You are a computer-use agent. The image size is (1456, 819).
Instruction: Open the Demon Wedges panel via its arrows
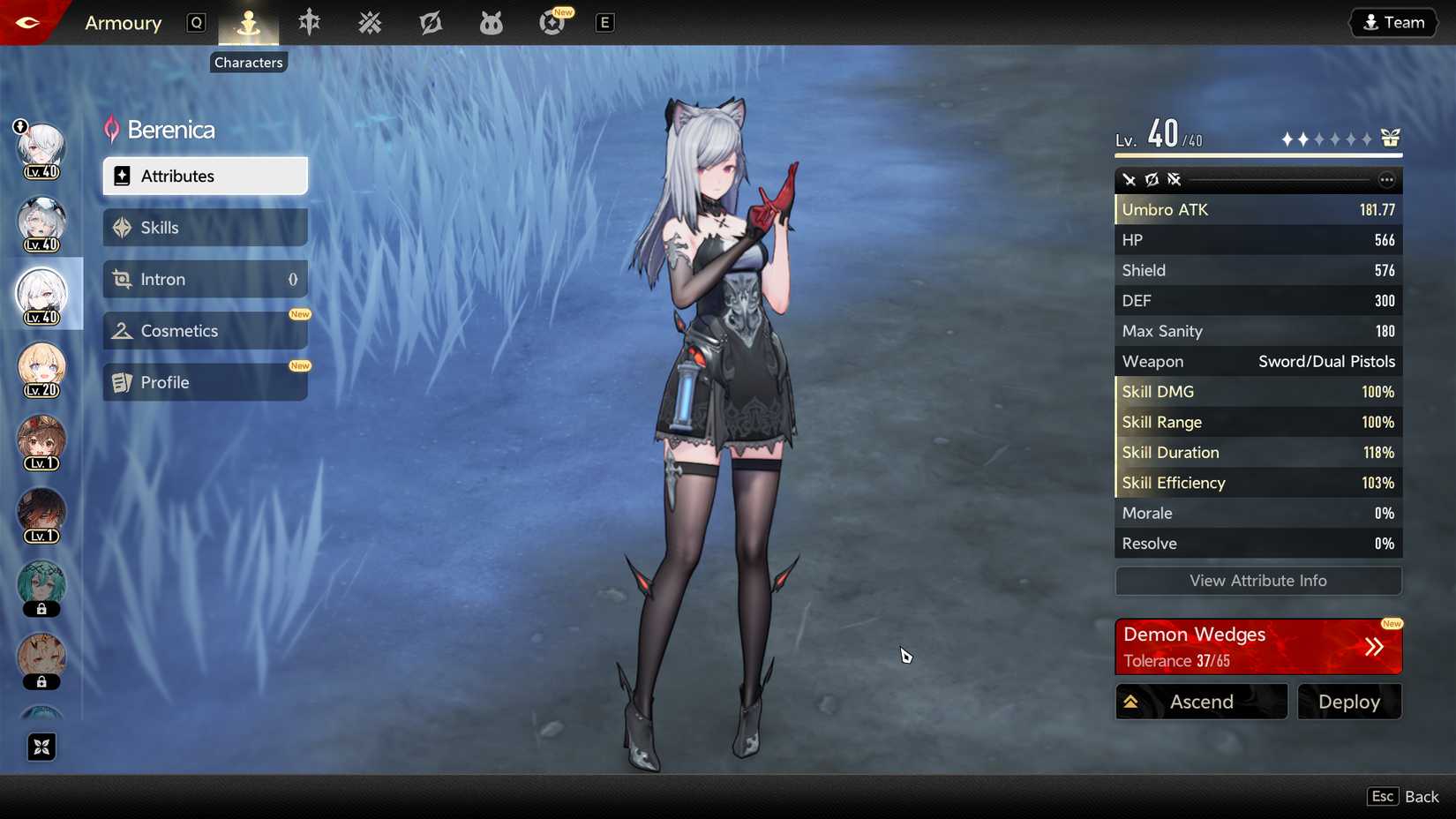tap(1374, 646)
